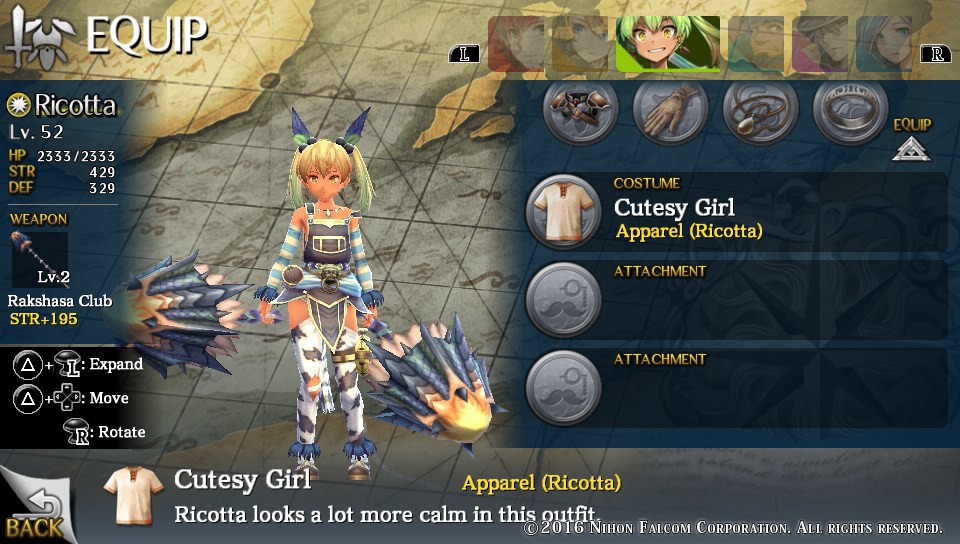Open the body armor equipment slot
The image size is (960, 544).
point(580,110)
